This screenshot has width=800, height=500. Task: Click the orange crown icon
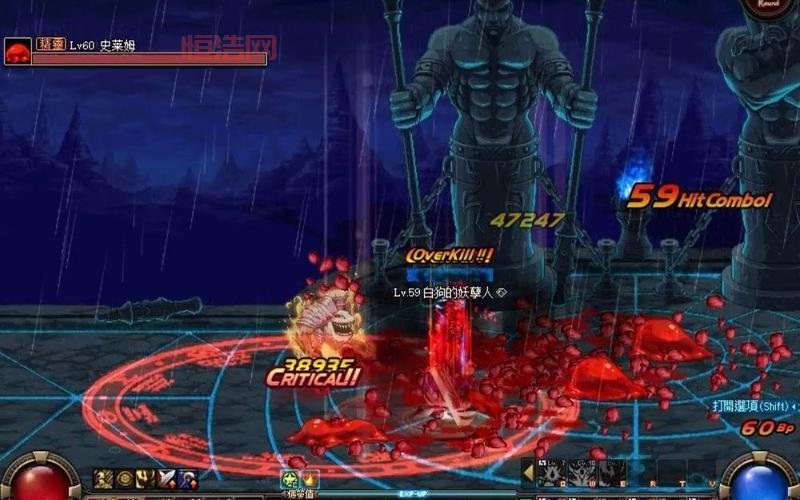310,479
